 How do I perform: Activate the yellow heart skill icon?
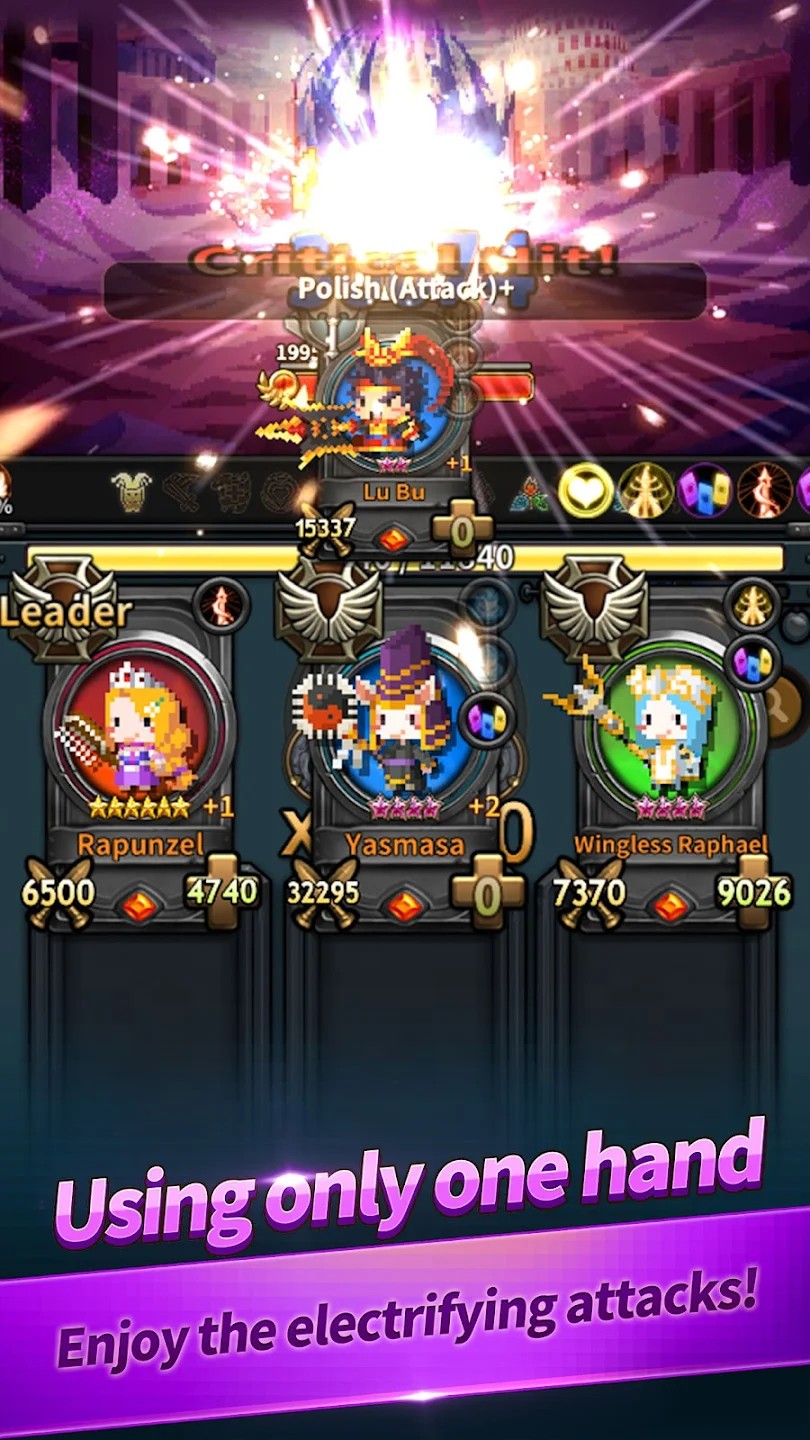pyautogui.click(x=585, y=490)
